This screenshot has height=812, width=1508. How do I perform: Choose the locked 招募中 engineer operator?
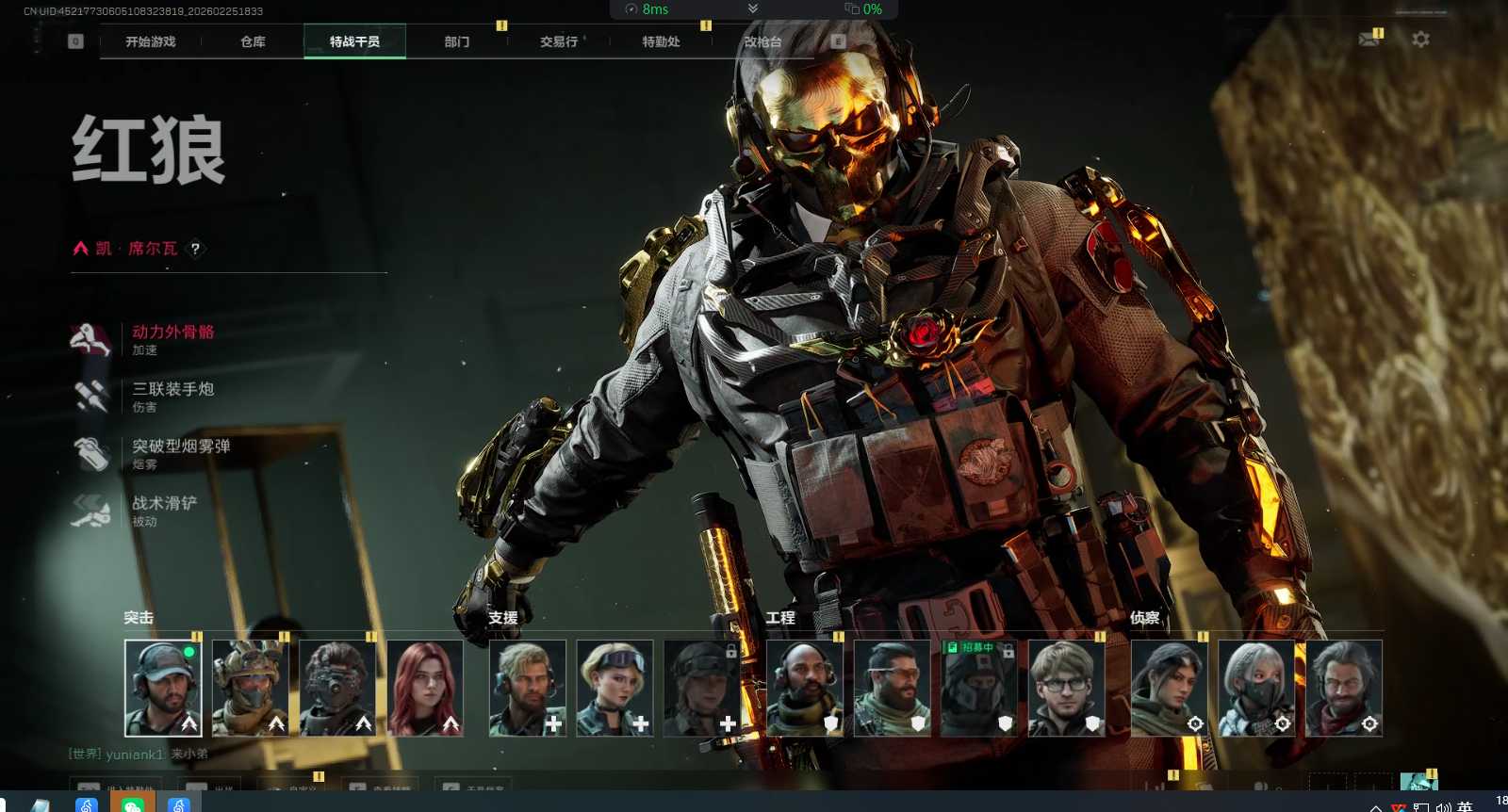pyautogui.click(x=979, y=688)
